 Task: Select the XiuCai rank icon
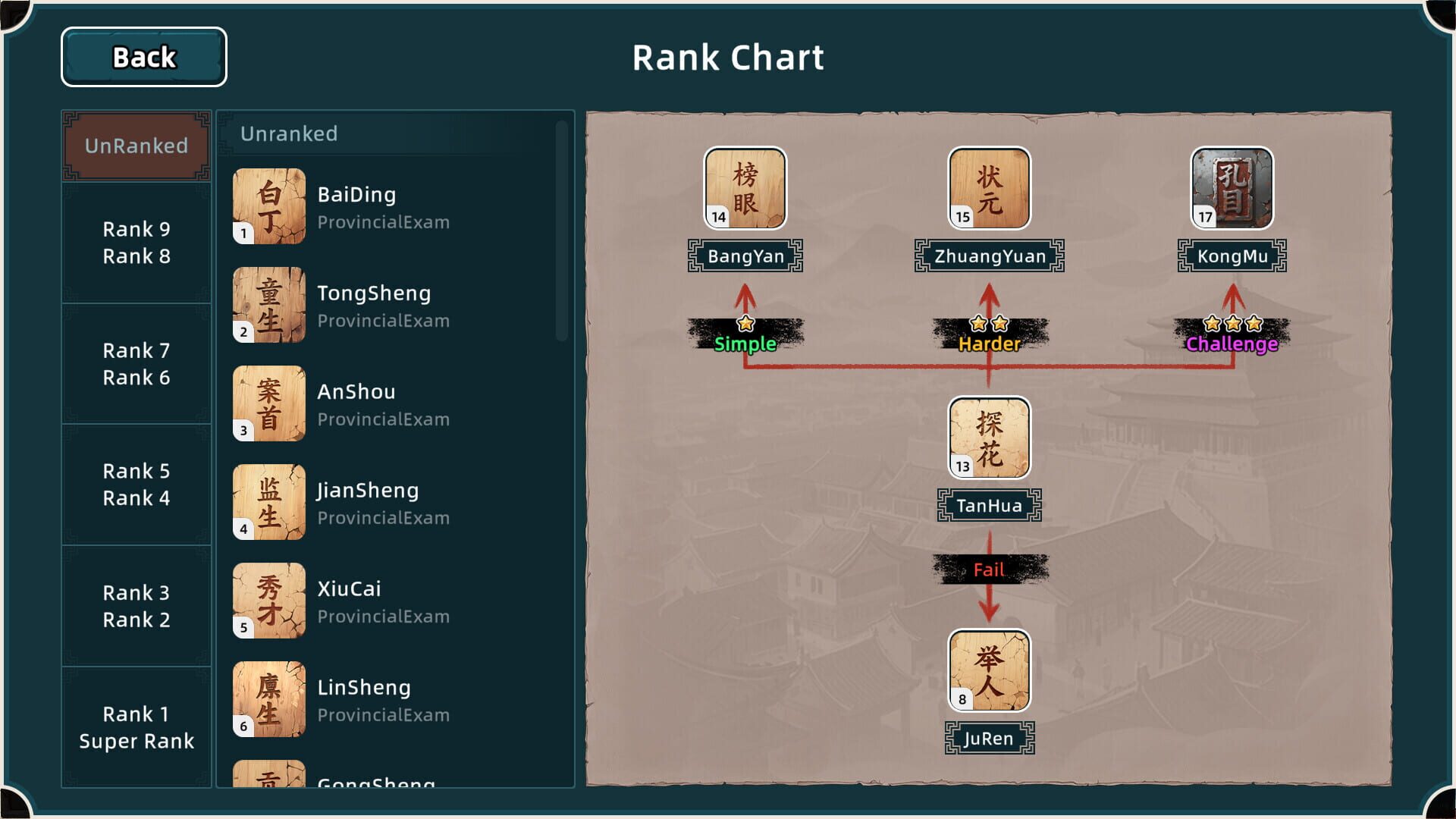[268, 601]
